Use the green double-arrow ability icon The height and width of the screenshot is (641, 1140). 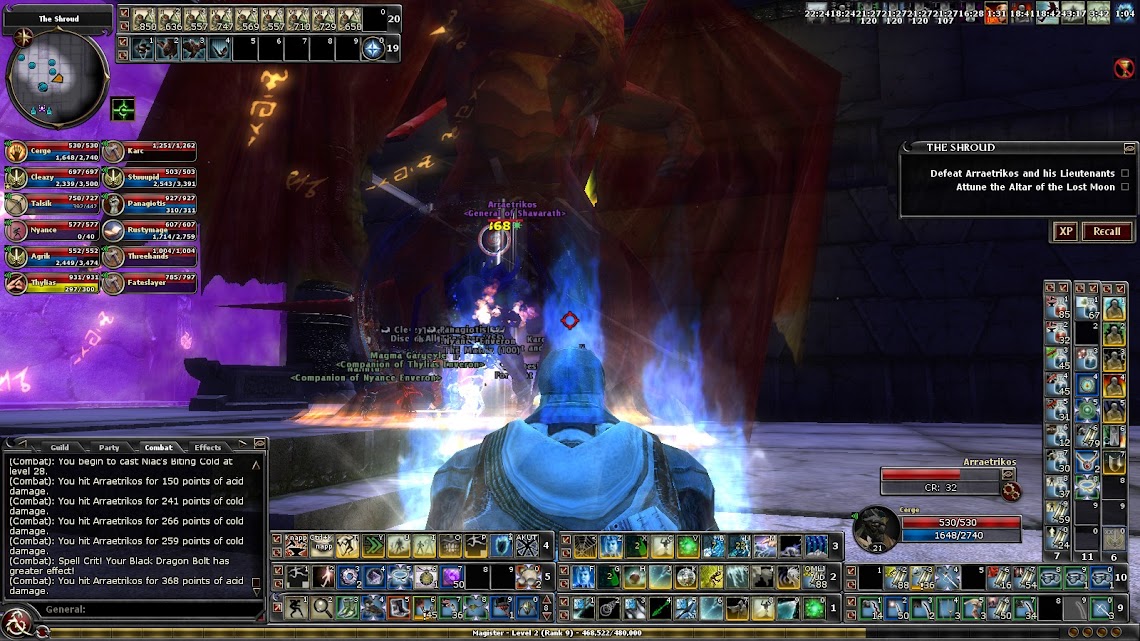point(372,545)
